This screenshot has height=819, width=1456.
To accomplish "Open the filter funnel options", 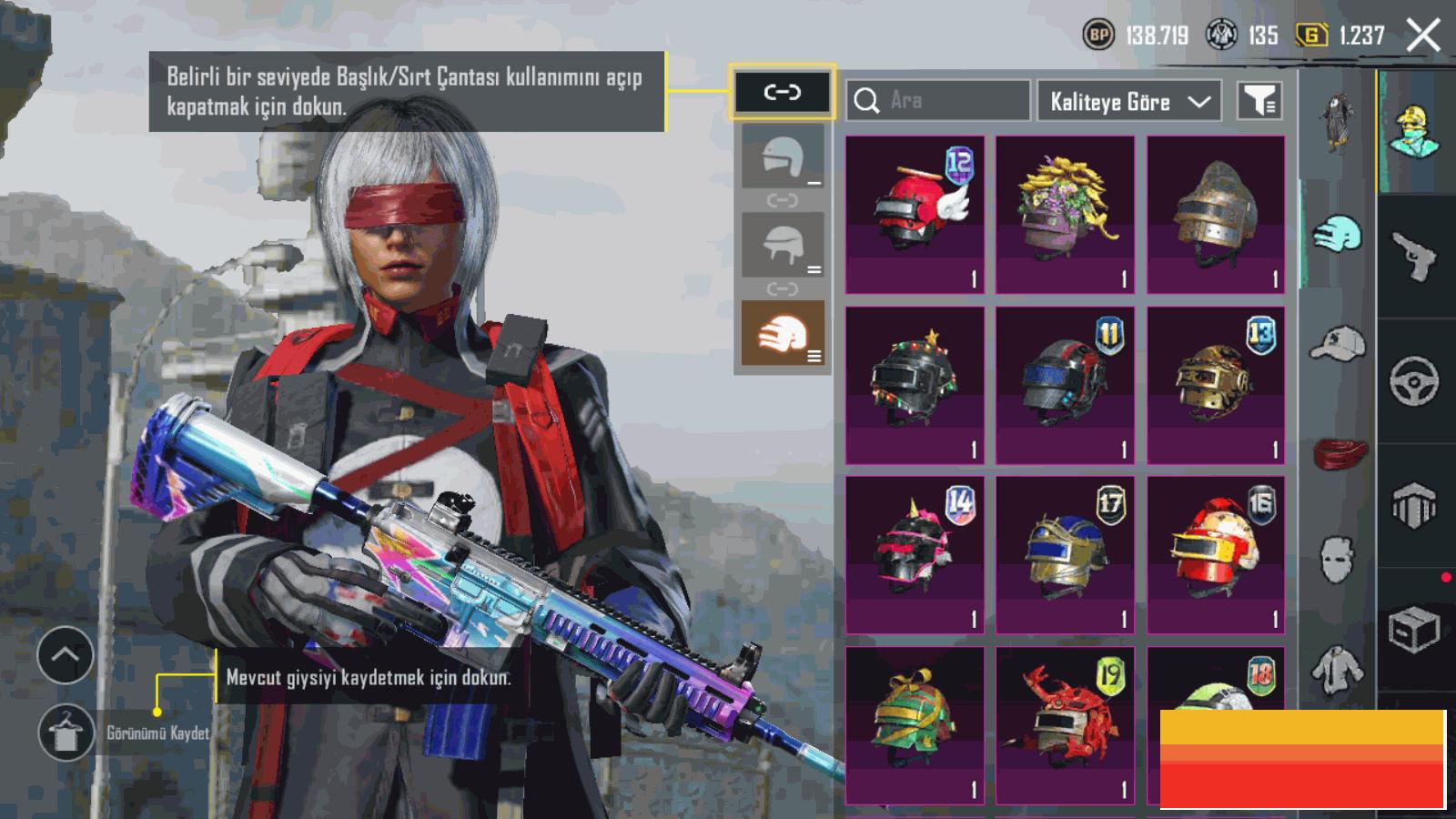I will coord(1259,101).
